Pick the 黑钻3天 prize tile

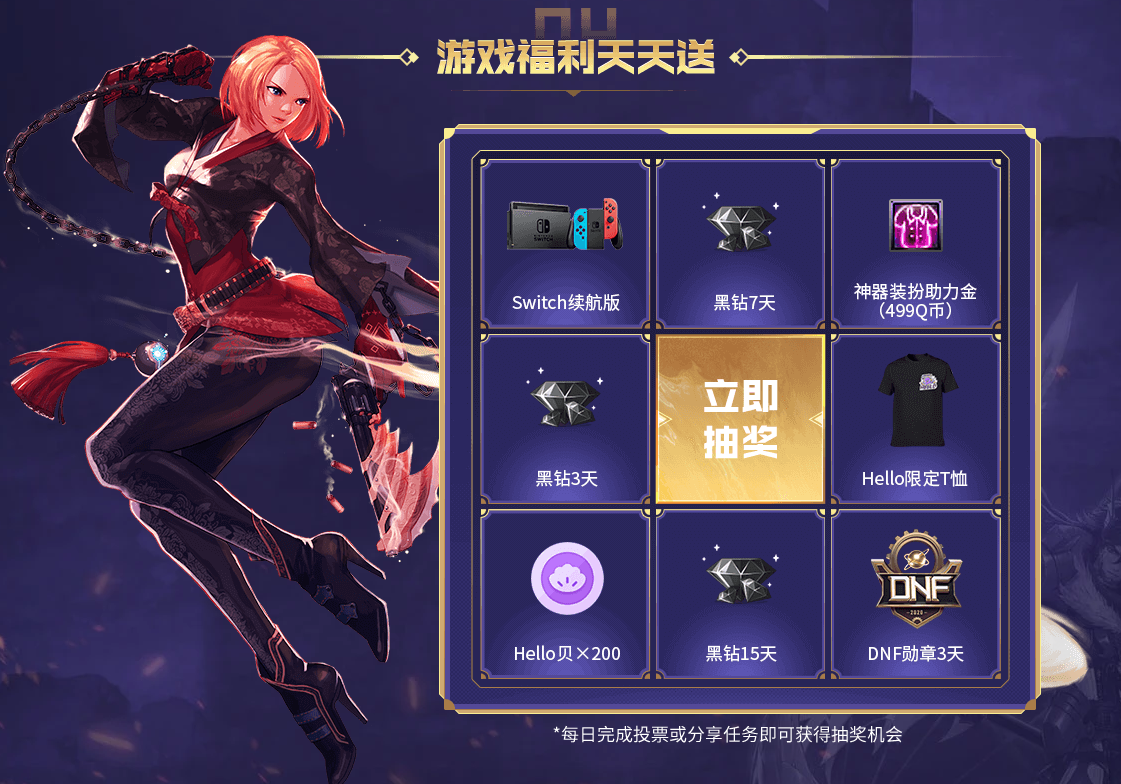point(565,419)
